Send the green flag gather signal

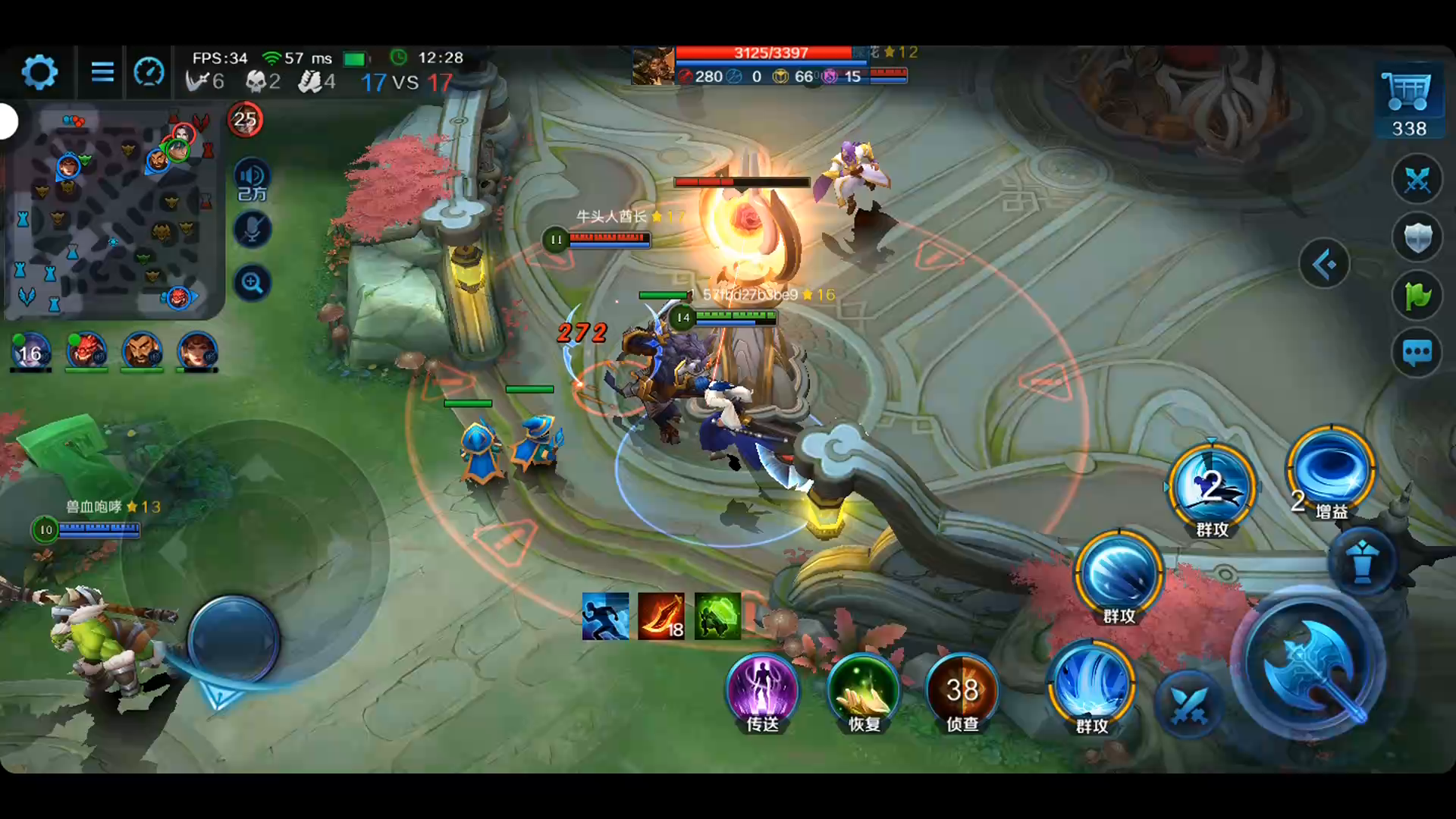click(x=1417, y=296)
